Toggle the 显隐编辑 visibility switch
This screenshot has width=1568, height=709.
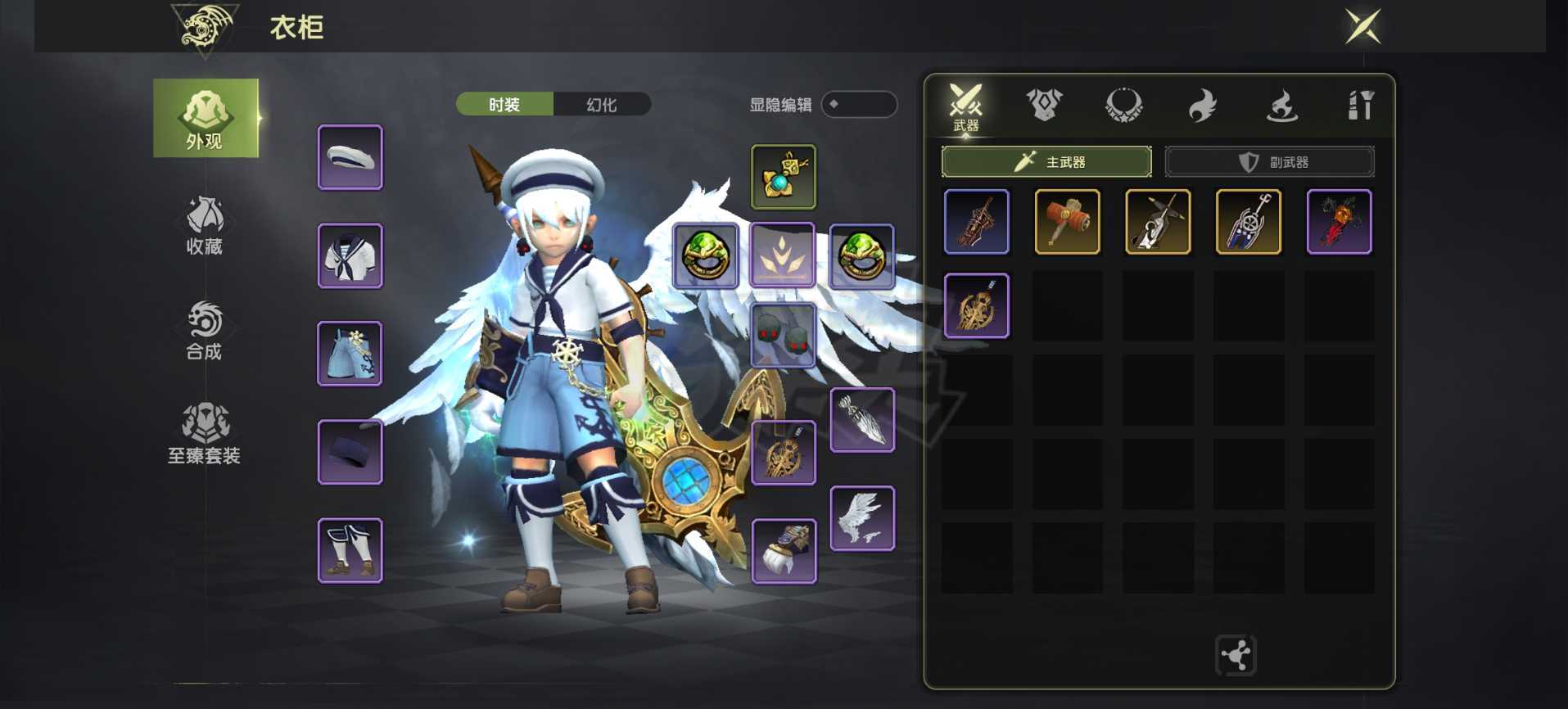coord(859,105)
